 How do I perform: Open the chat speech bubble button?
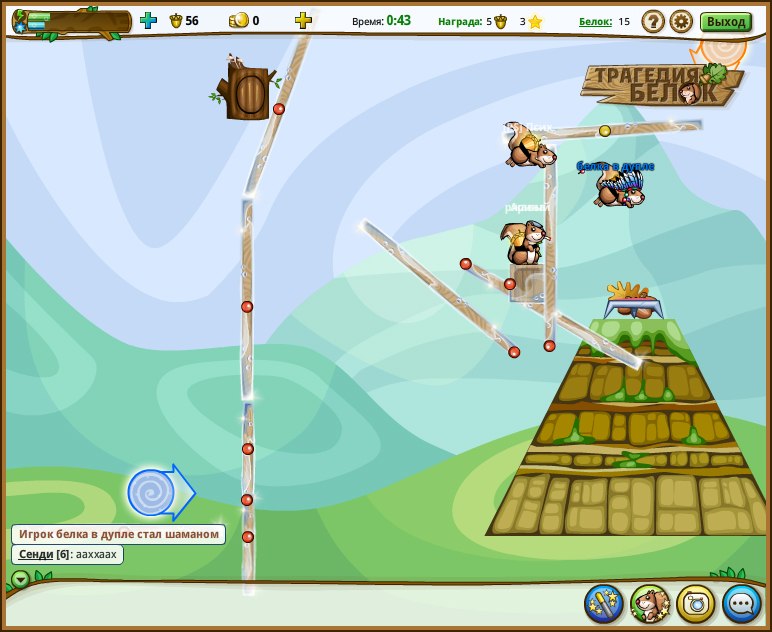742,603
